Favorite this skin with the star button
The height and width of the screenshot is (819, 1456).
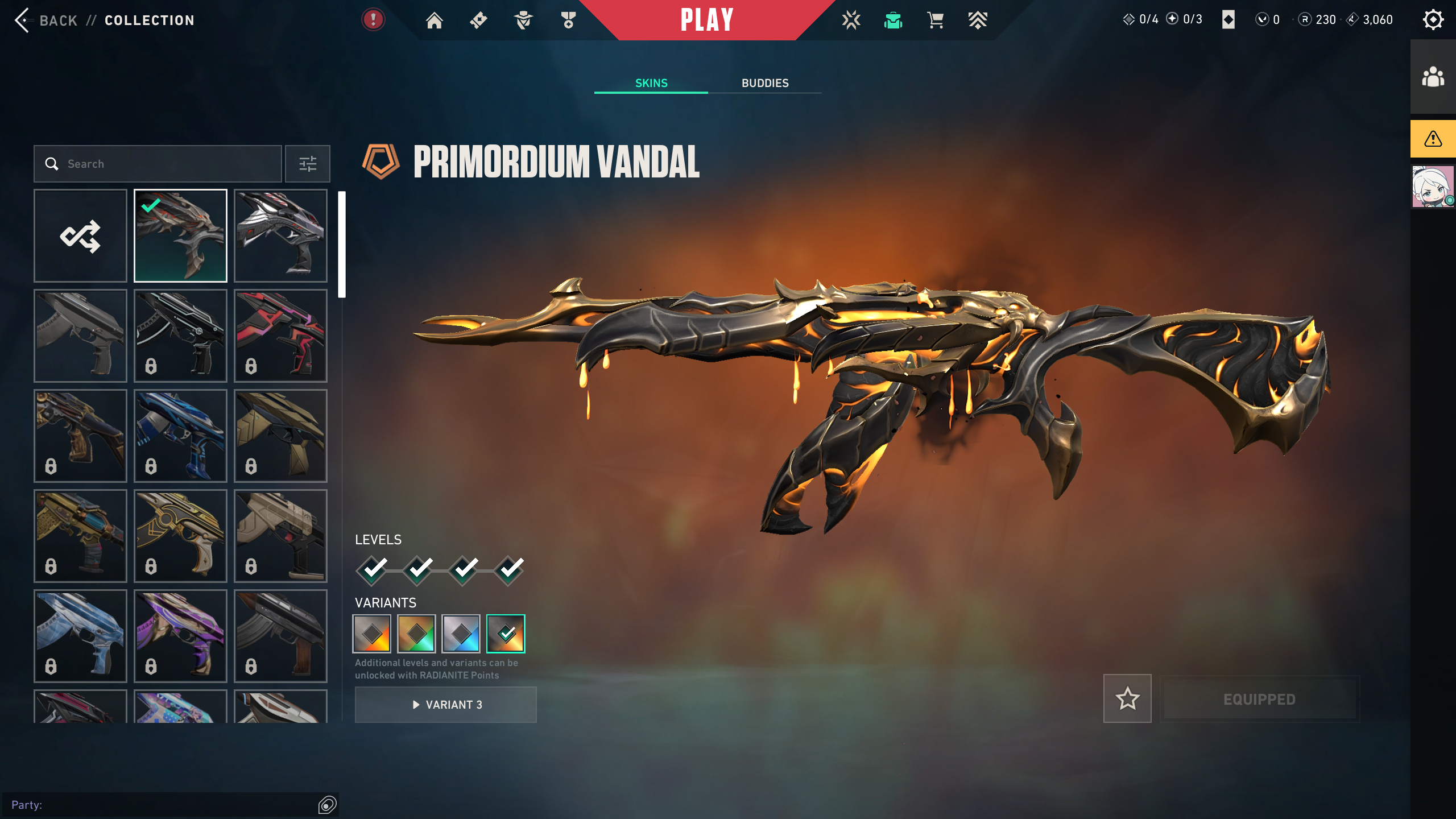[1127, 698]
